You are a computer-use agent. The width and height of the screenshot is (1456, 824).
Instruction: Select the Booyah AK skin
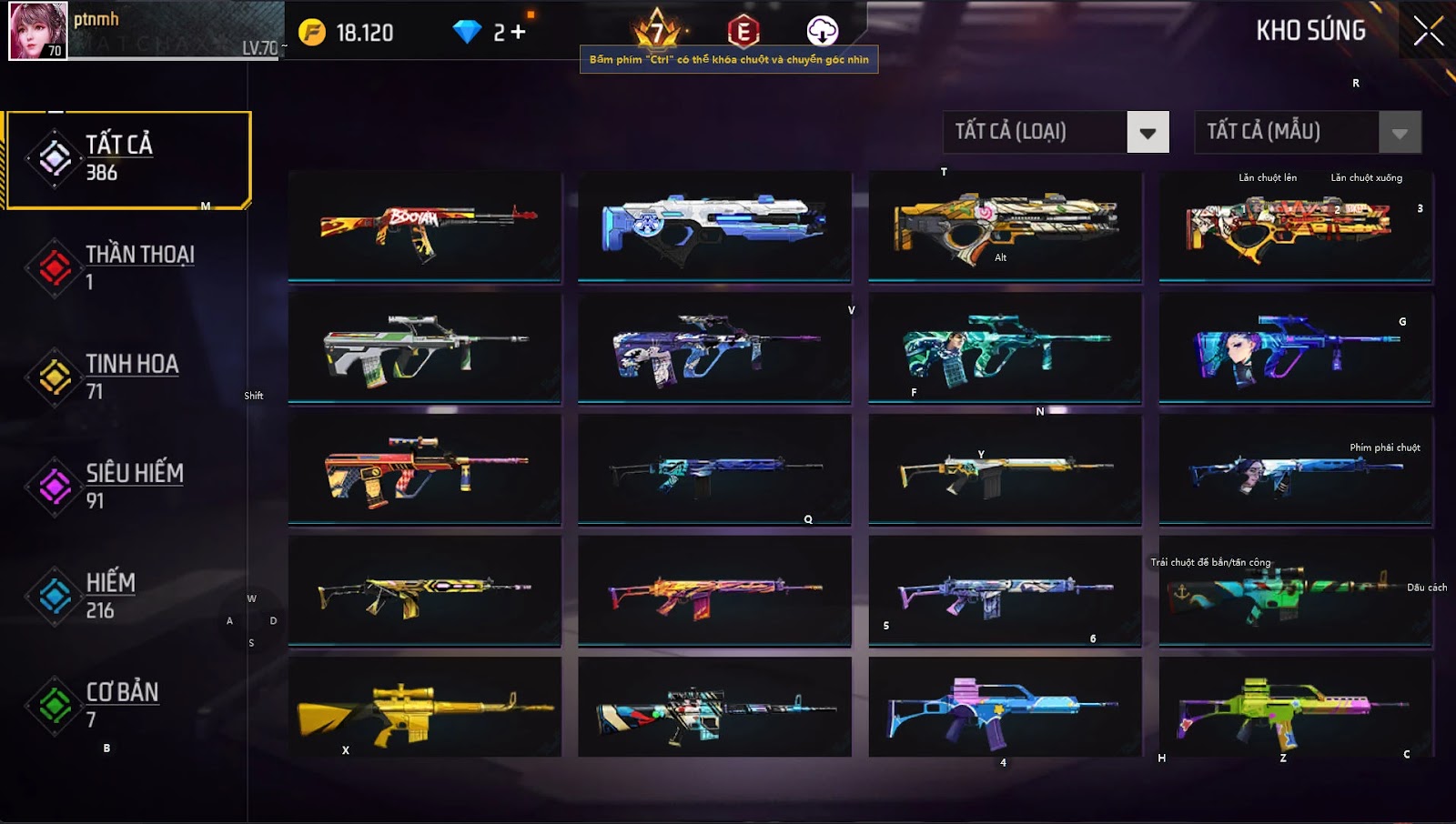click(425, 226)
